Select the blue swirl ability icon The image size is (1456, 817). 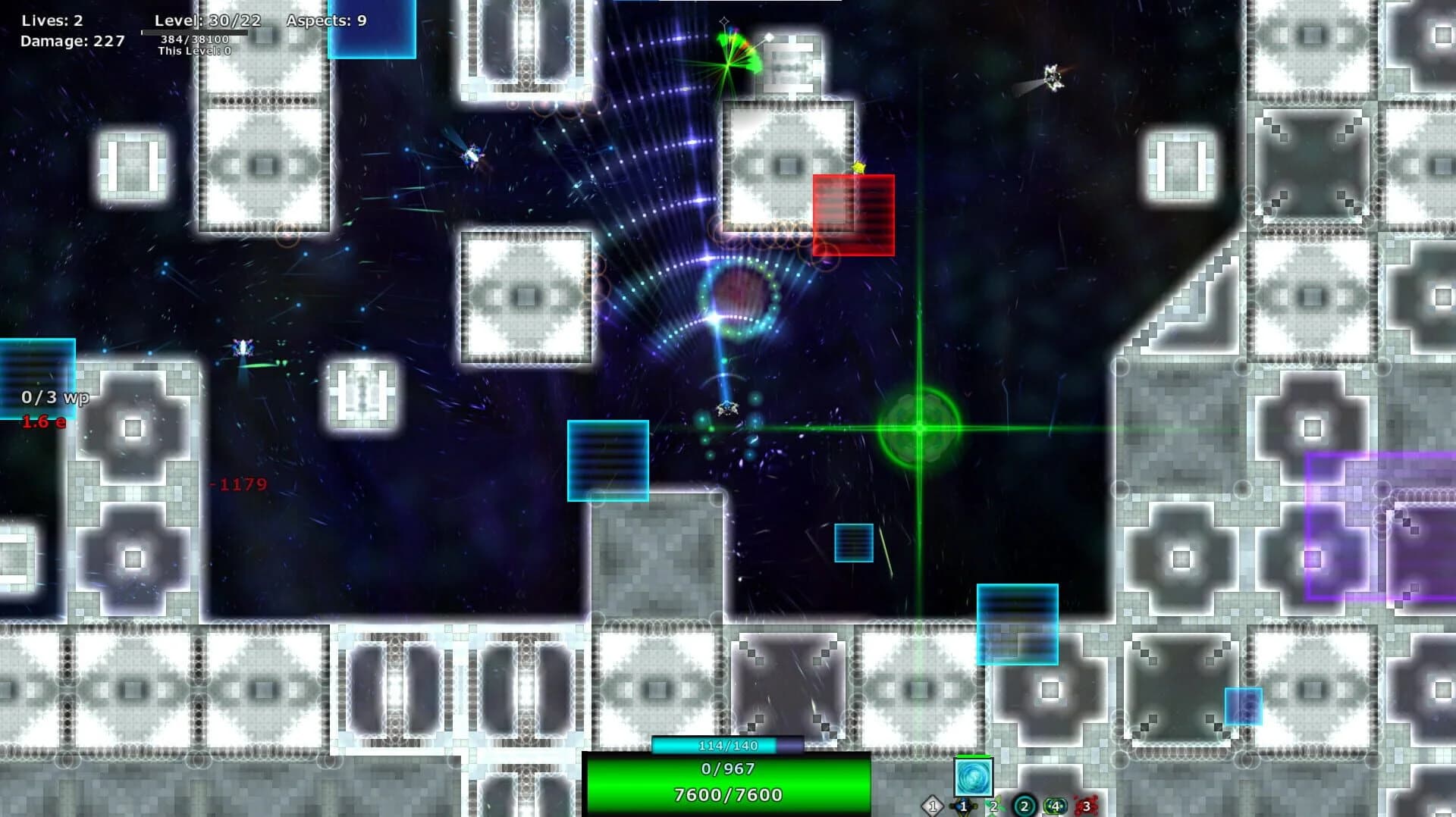click(974, 778)
